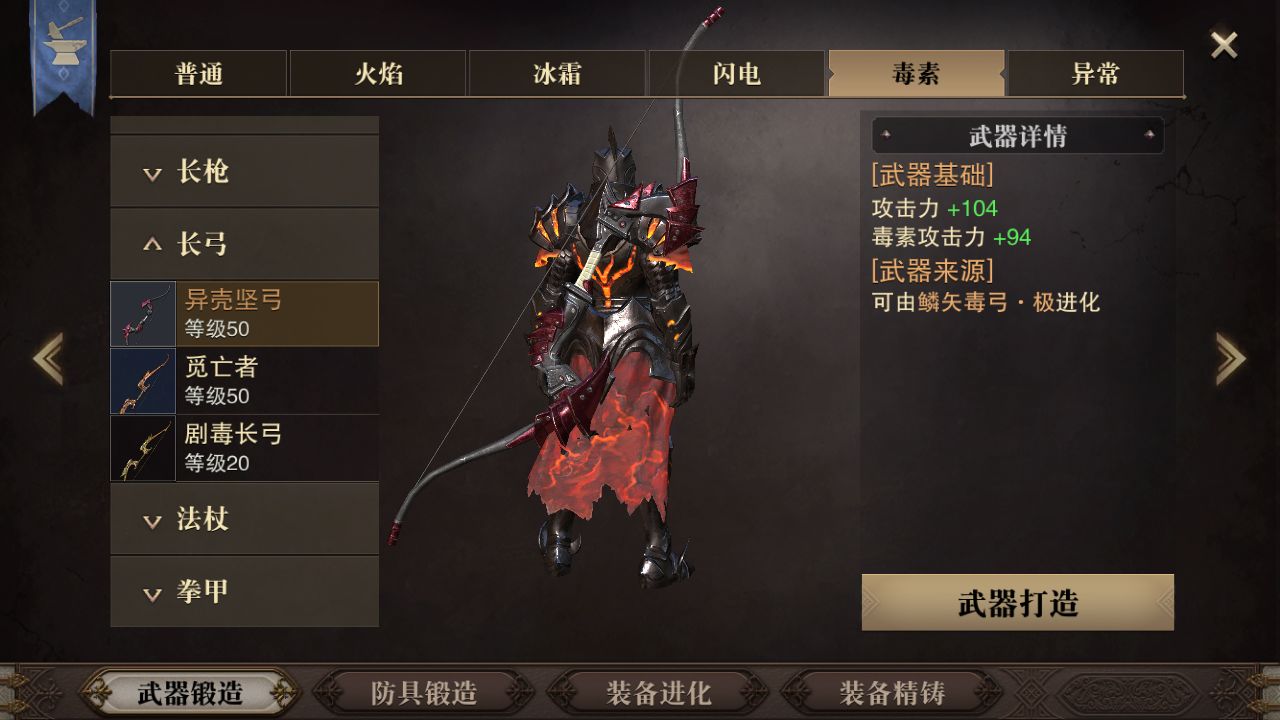The width and height of the screenshot is (1280, 720).
Task: Expand the 长枪 weapon category
Action: click(244, 172)
